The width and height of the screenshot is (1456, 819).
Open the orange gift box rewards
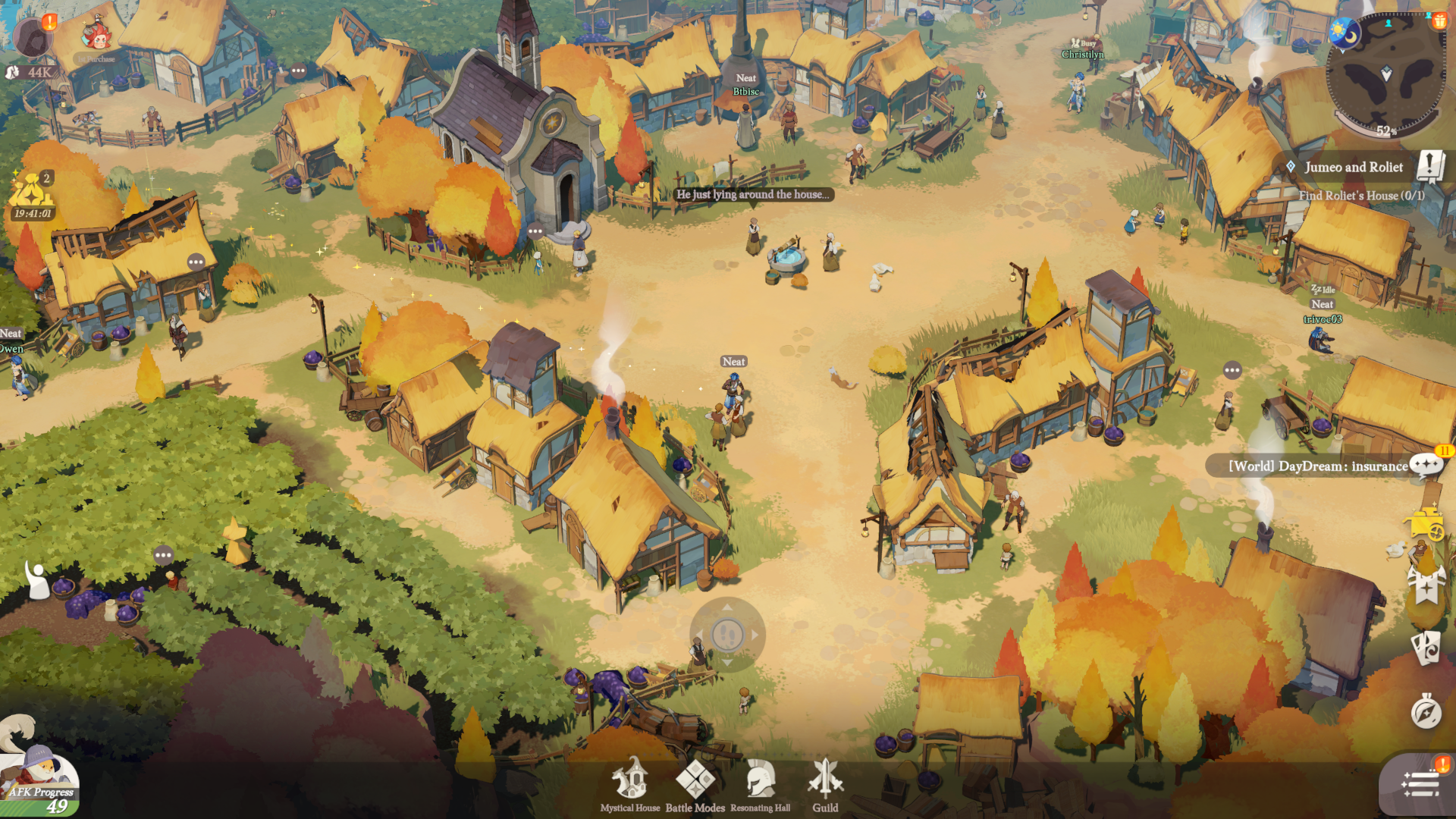point(1439,20)
